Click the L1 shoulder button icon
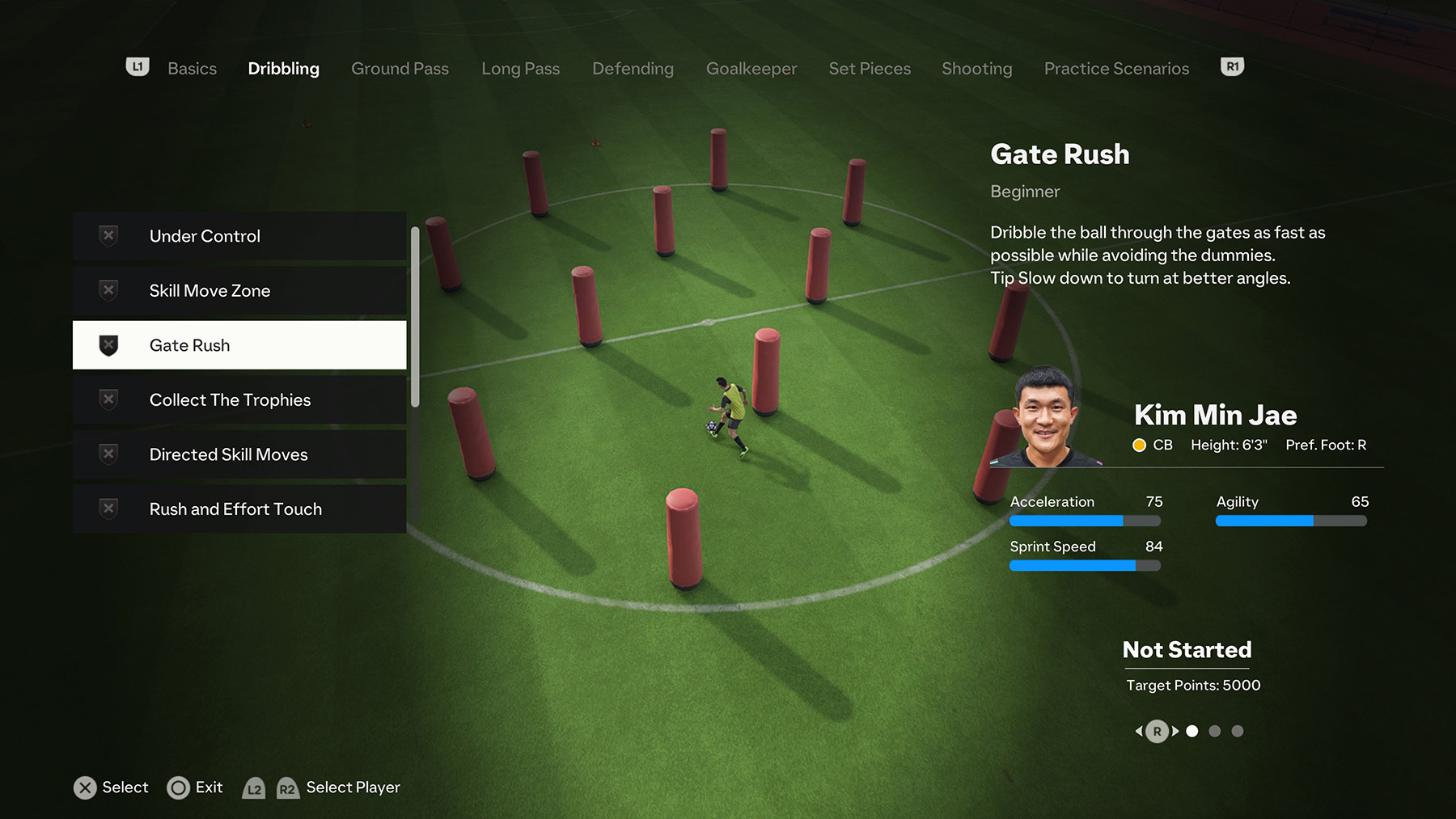This screenshot has height=819, width=1456. 138,67
